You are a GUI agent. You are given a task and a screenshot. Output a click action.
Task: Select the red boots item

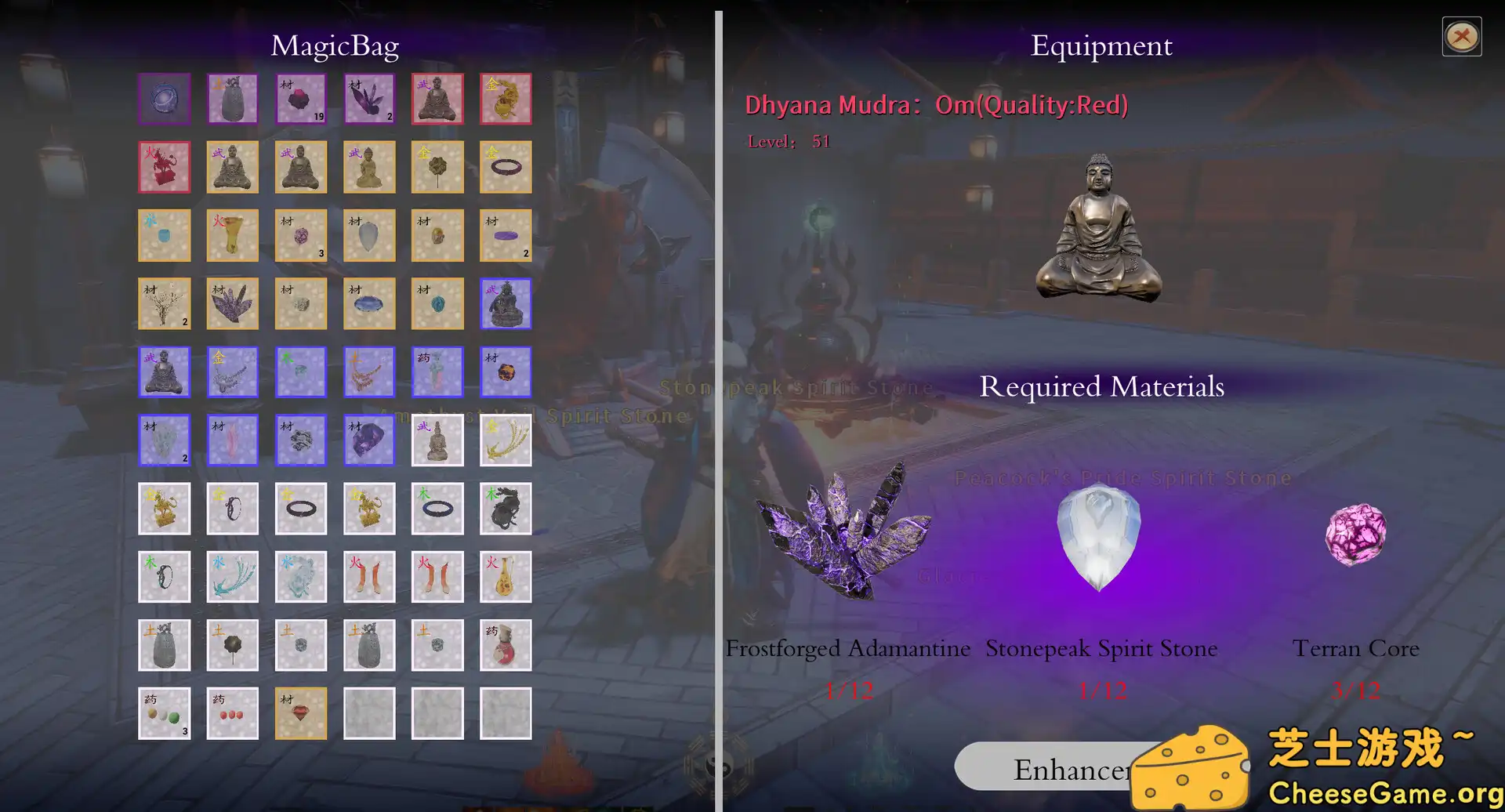point(369,576)
